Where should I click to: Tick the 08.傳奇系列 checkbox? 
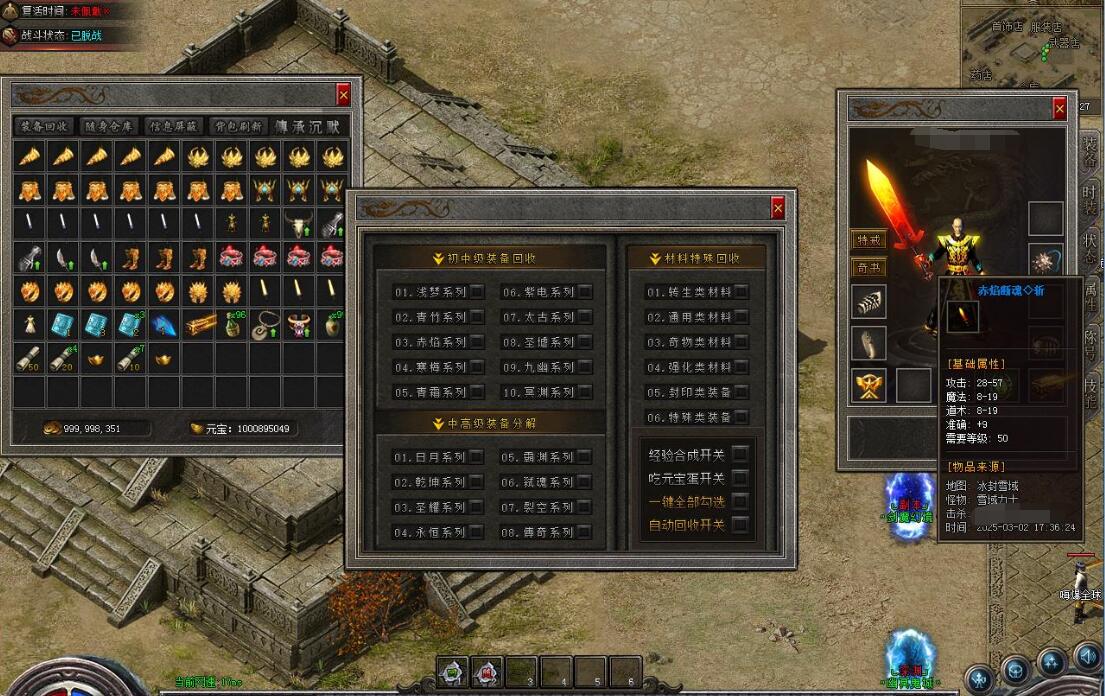(x=585, y=532)
